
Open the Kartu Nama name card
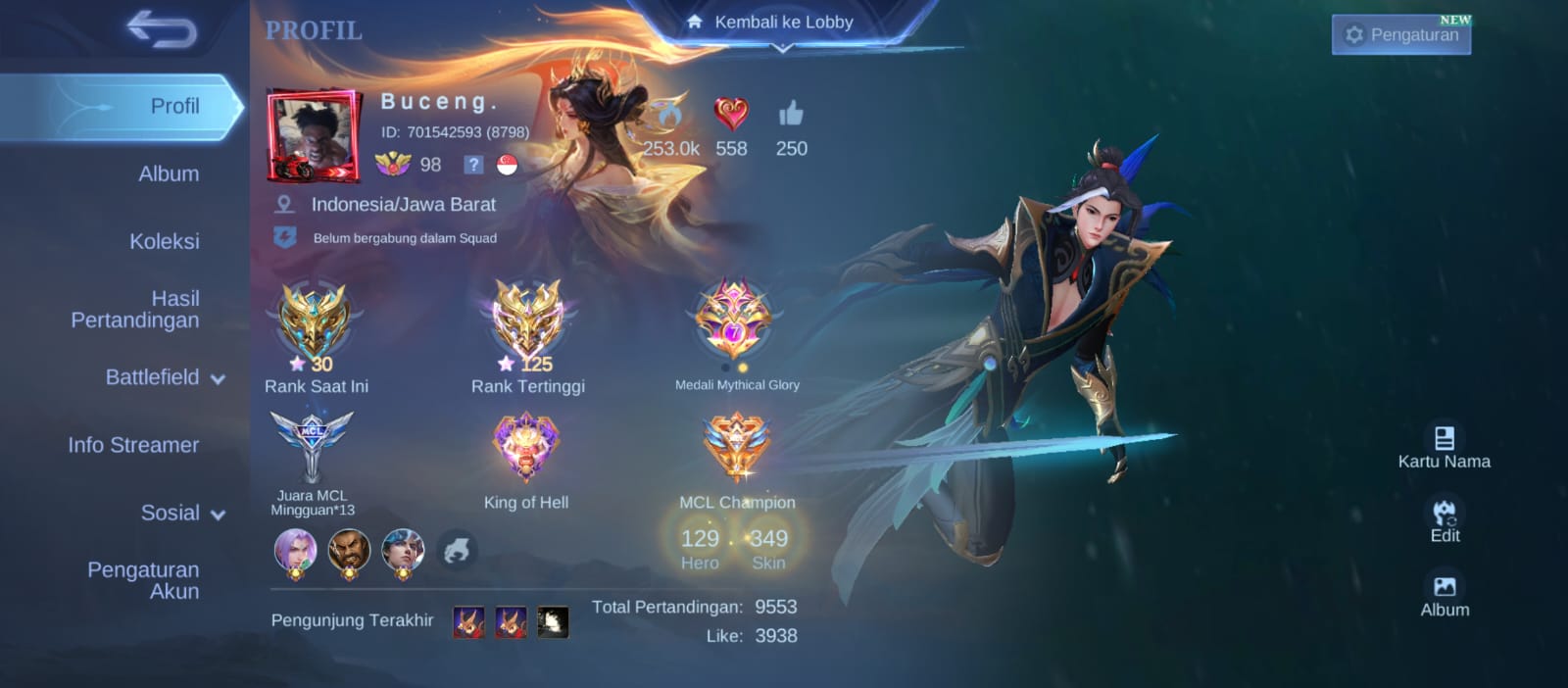[x=1444, y=446]
